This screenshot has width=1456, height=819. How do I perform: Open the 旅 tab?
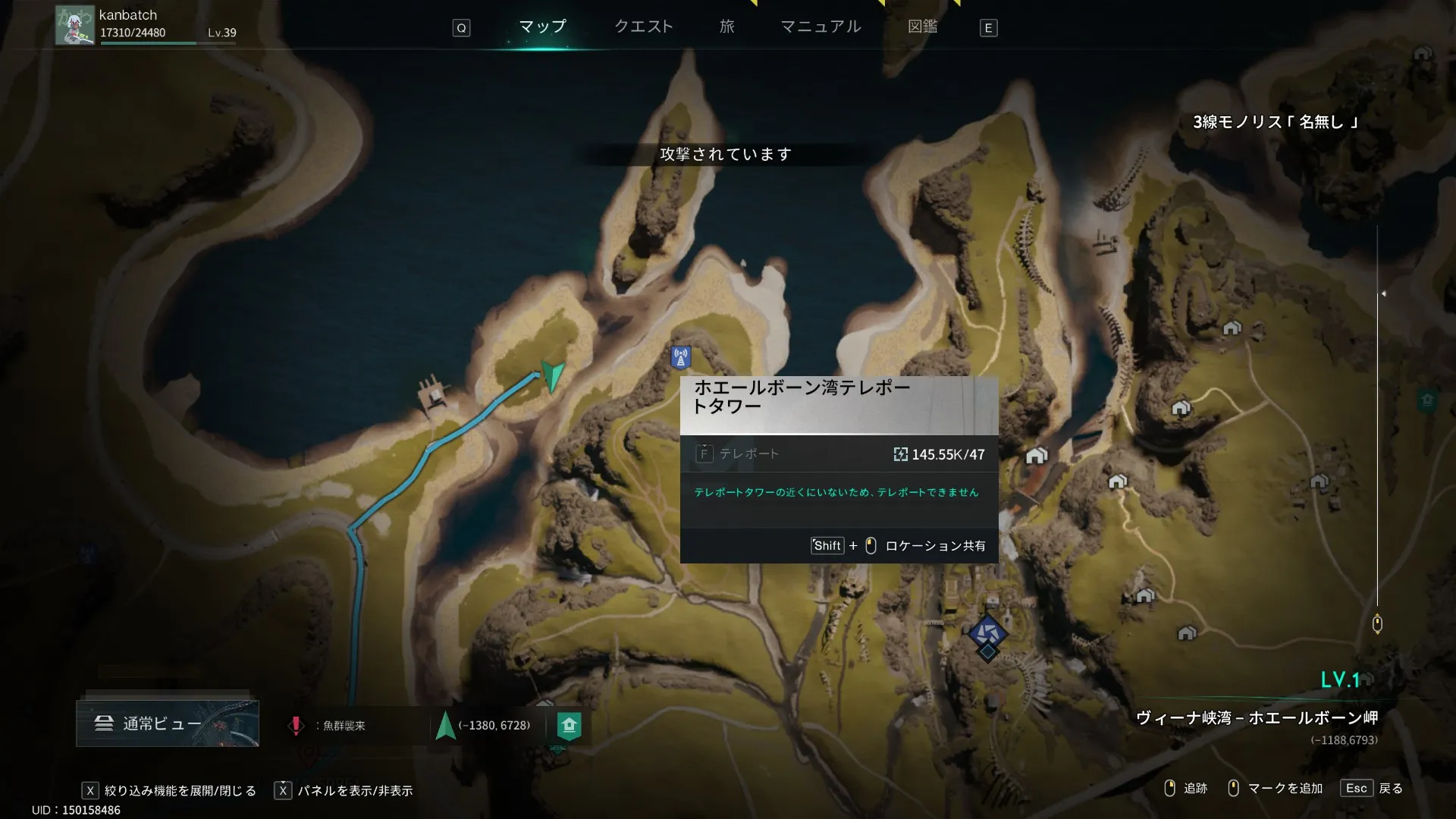tap(726, 27)
